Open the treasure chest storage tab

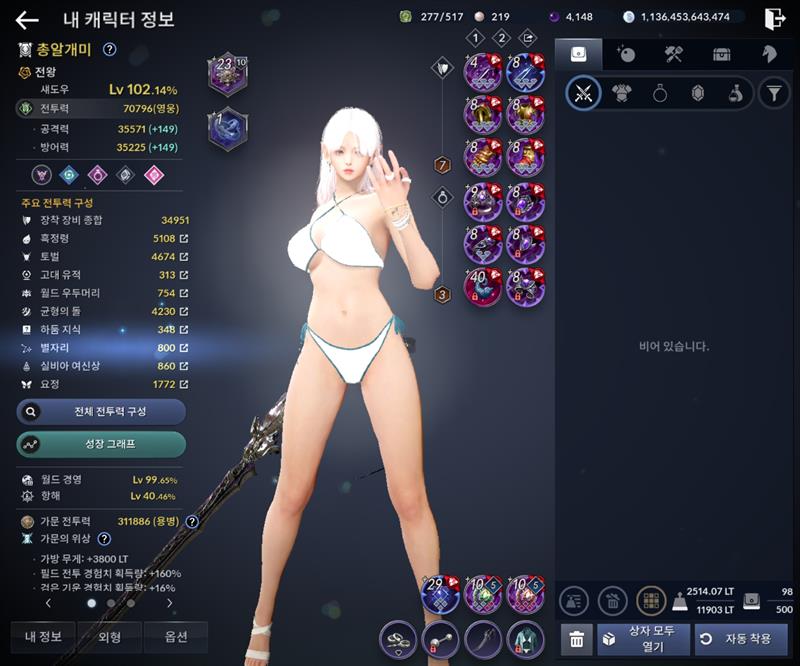coord(721,54)
